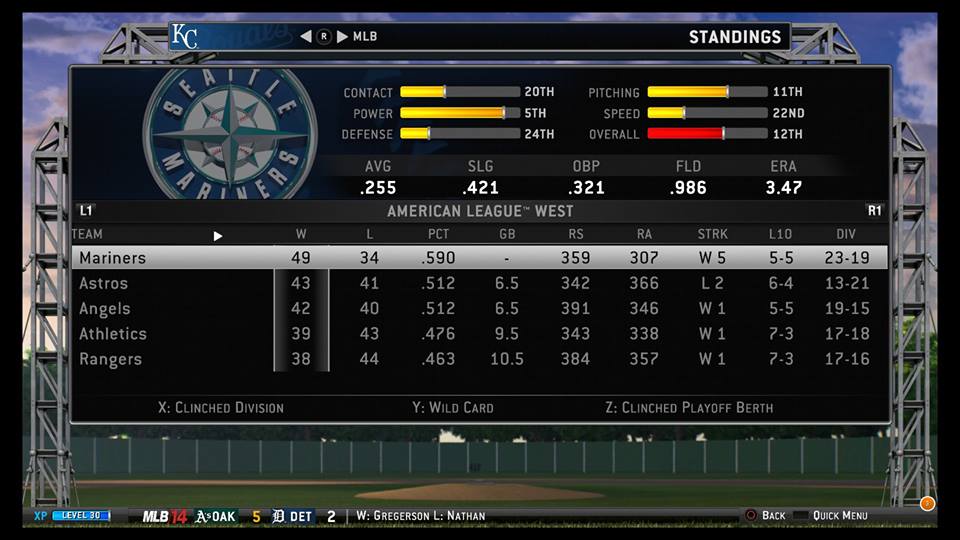The image size is (960, 540).
Task: Sort standings by the PCT column header
Action: (438, 235)
